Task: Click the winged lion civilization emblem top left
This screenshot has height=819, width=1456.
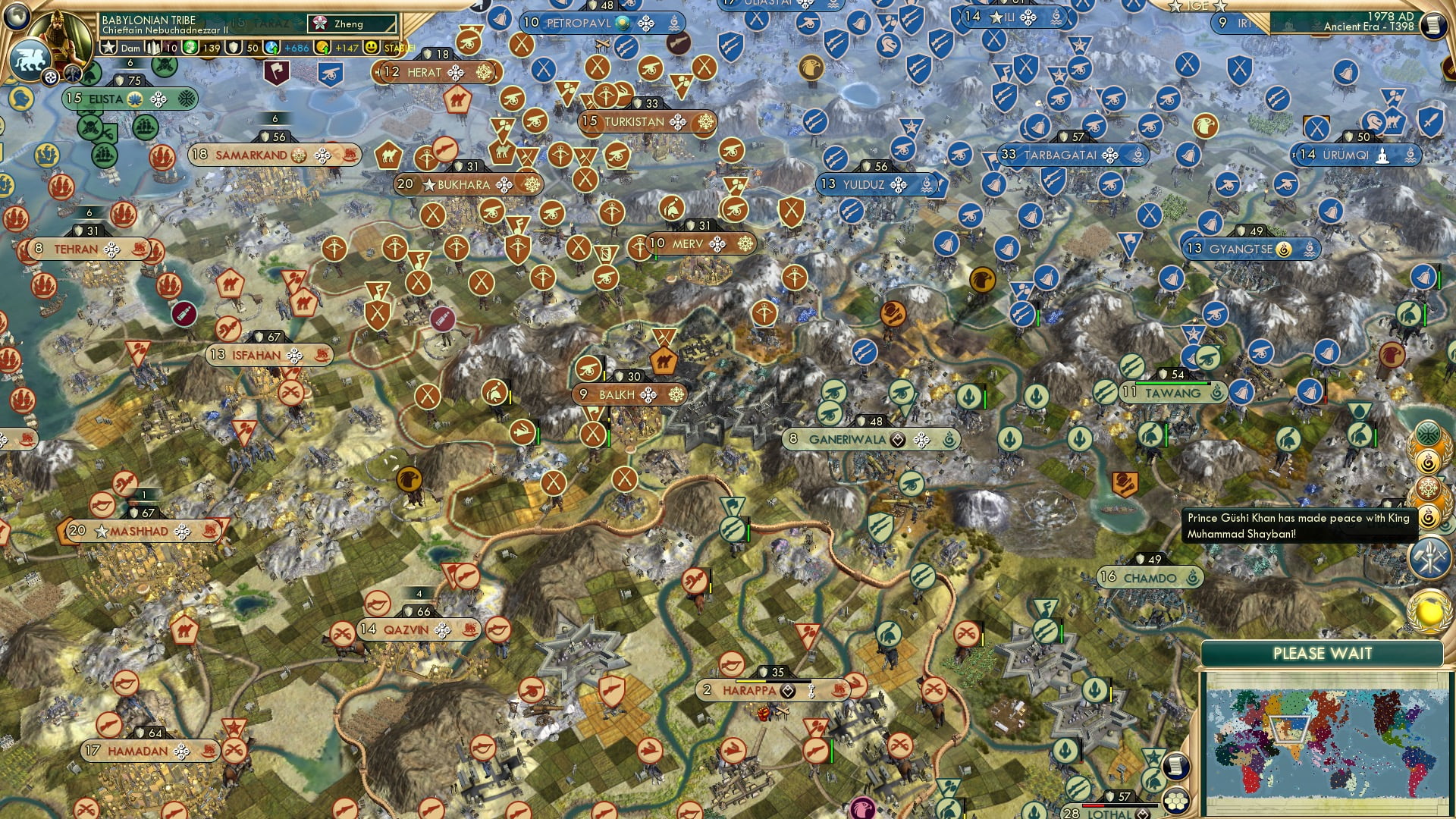Action: (32, 61)
